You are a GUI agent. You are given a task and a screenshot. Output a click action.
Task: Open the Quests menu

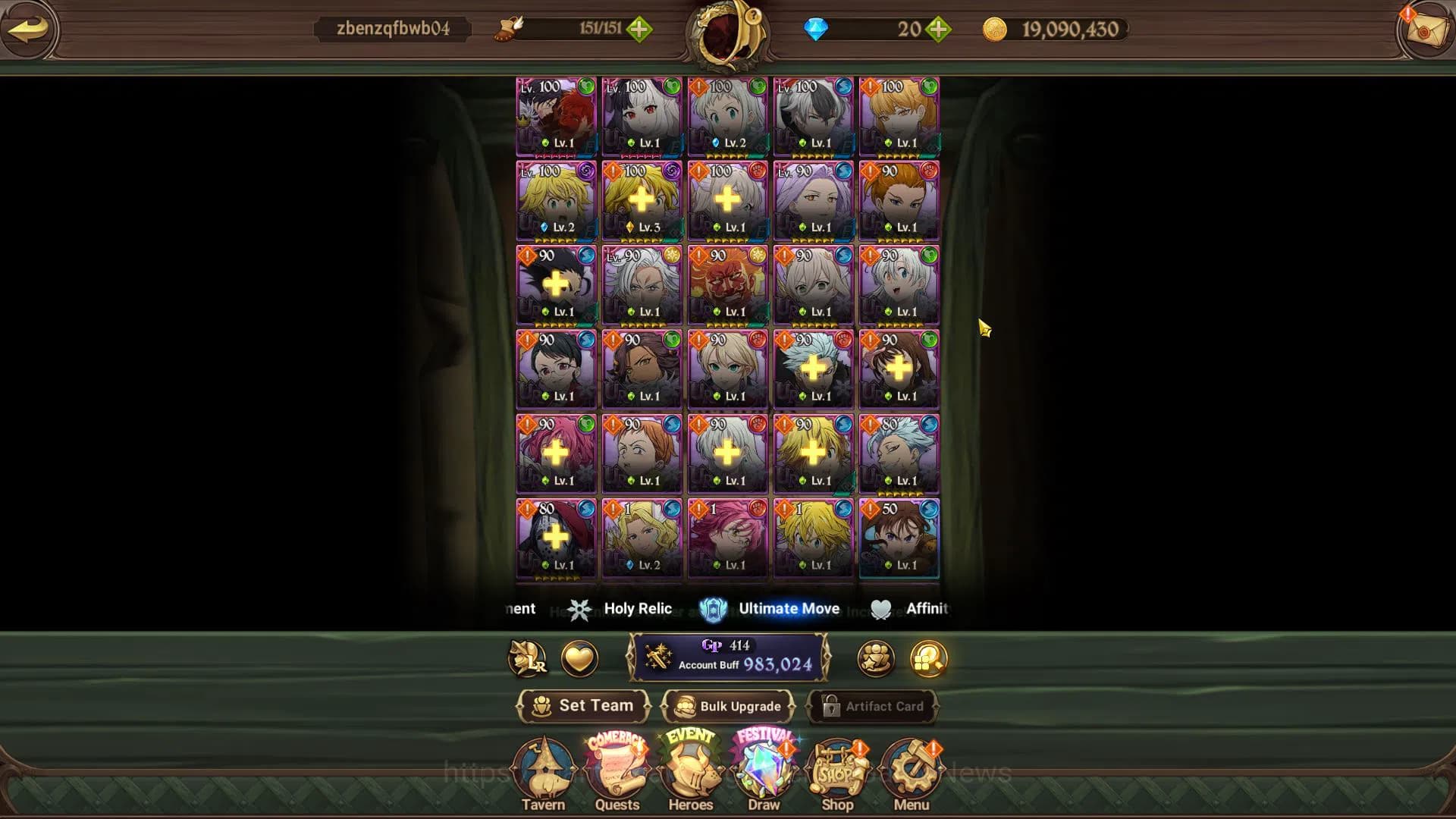(x=617, y=773)
